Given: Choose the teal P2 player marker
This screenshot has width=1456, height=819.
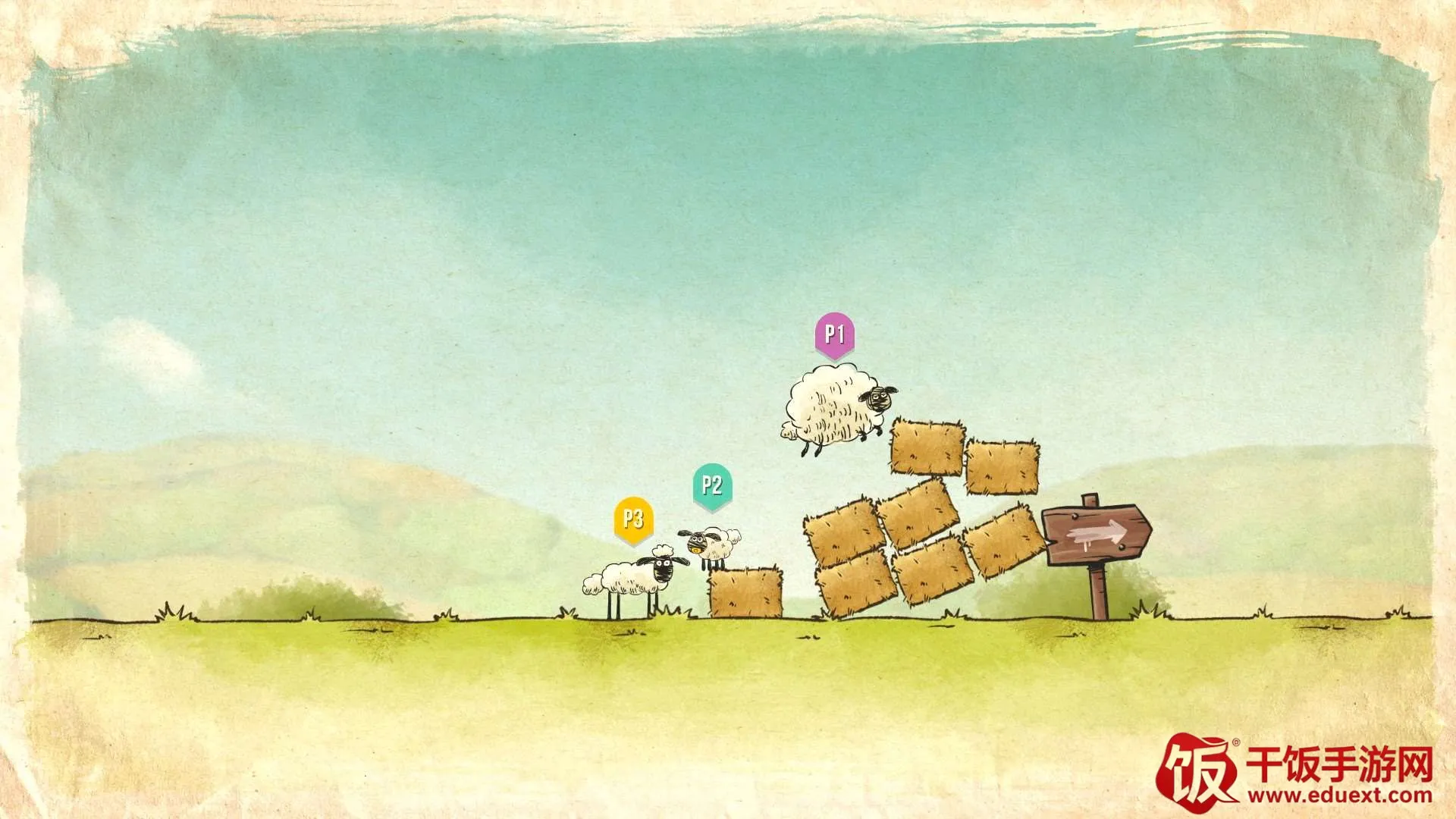Looking at the screenshot, I should (x=712, y=485).
